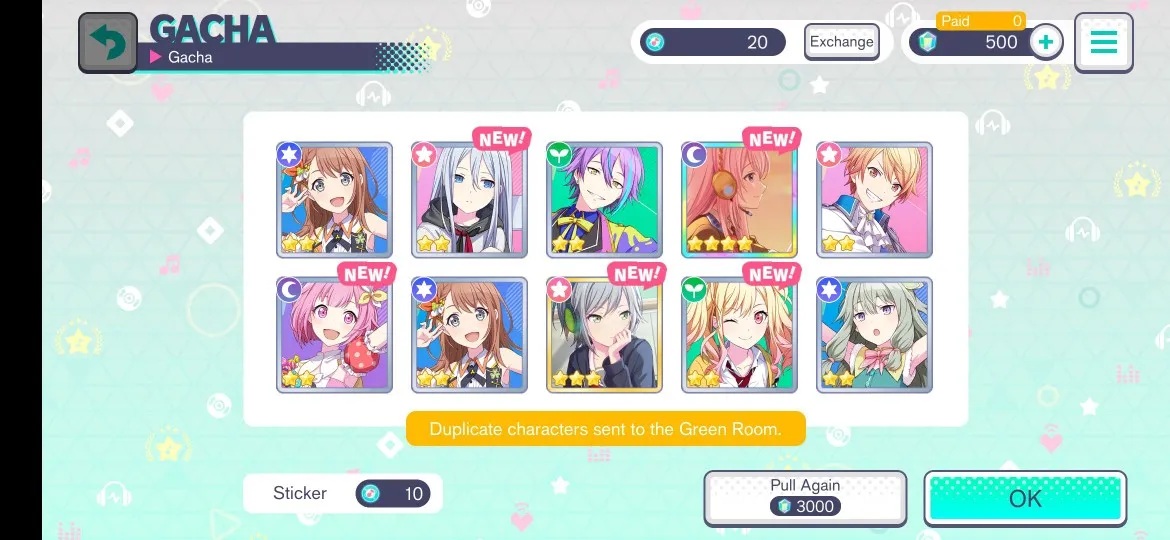
Task: Open the hamburger menu
Action: [x=1103, y=43]
